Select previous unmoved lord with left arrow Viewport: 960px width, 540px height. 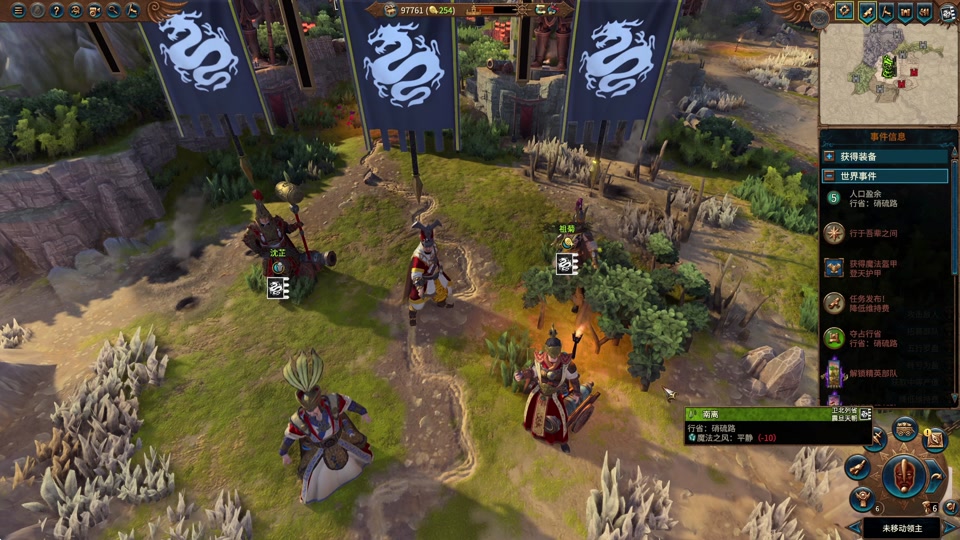855,527
